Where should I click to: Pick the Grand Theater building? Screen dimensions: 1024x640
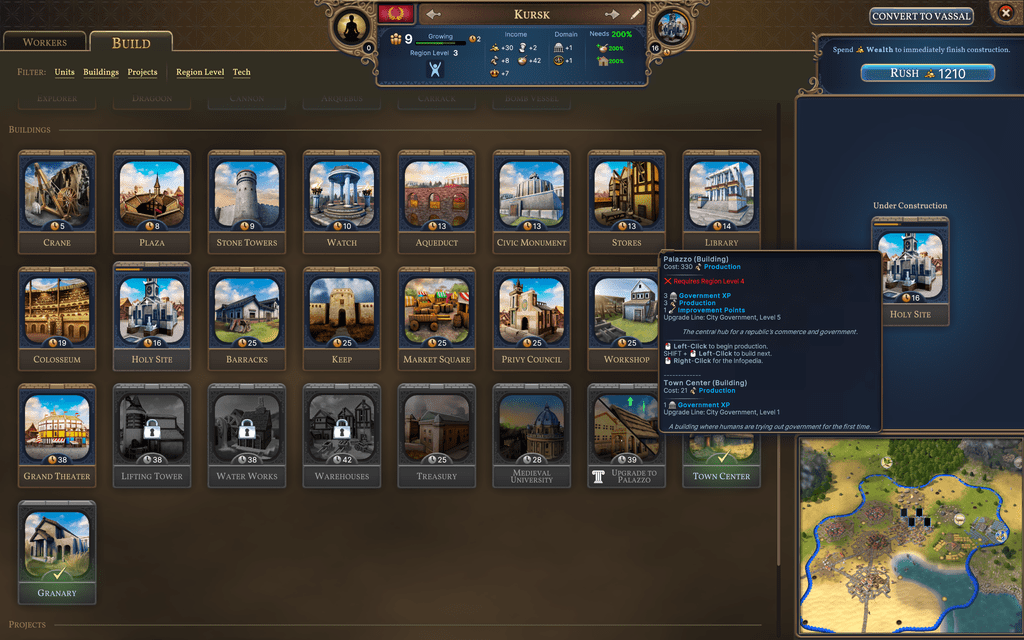(57, 434)
